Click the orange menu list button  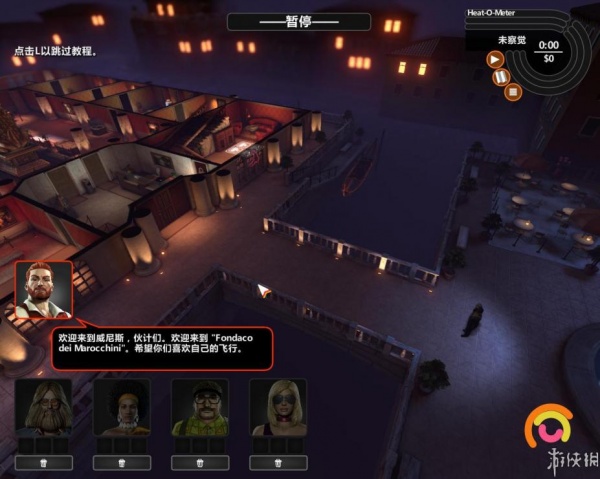coord(513,92)
